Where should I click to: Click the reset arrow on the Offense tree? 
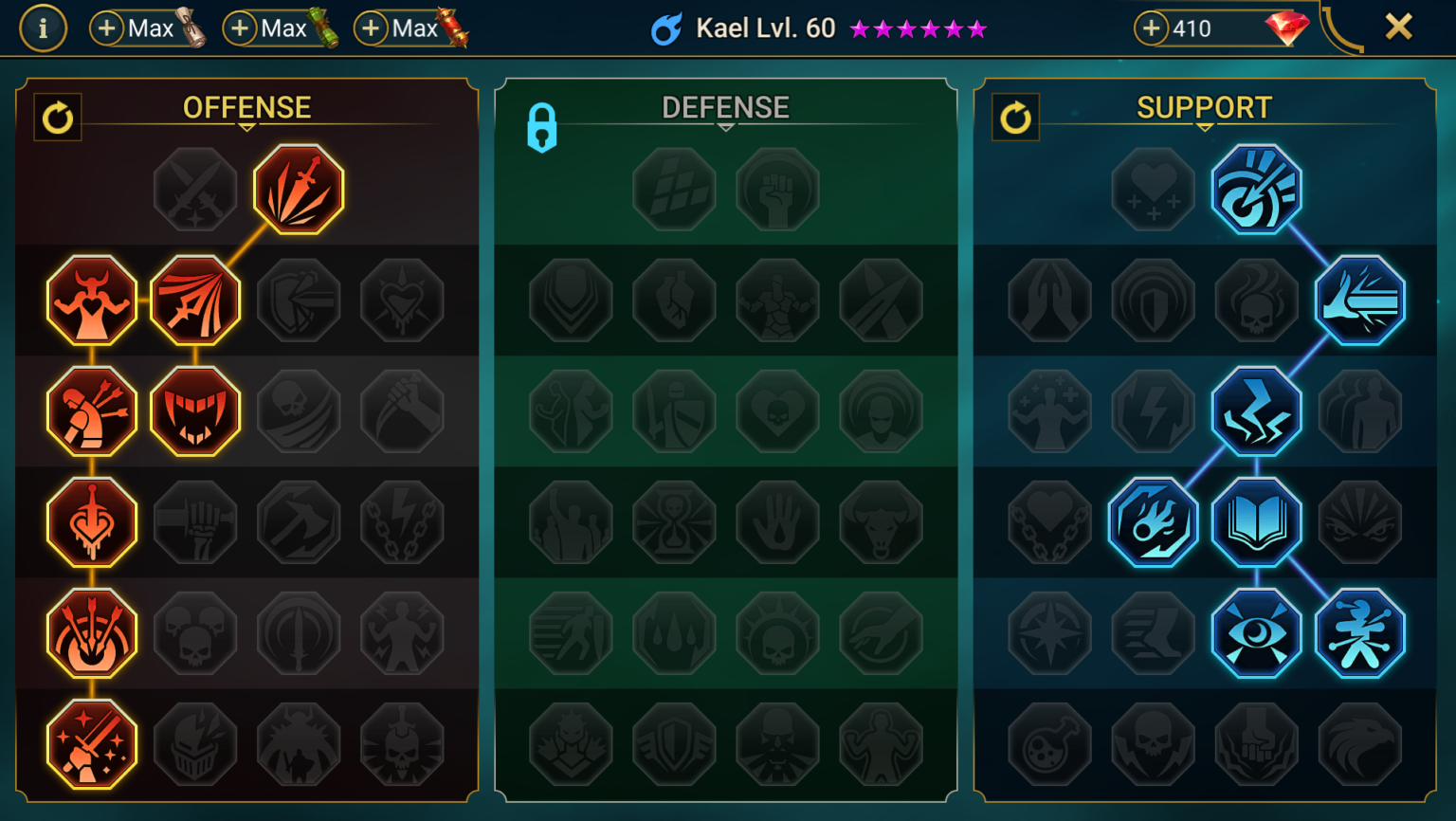57,118
